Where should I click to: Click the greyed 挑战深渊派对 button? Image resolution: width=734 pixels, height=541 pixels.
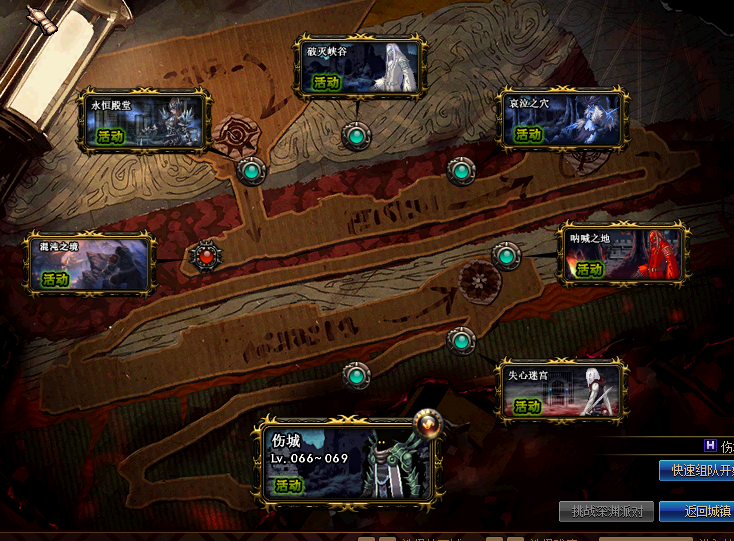click(607, 511)
